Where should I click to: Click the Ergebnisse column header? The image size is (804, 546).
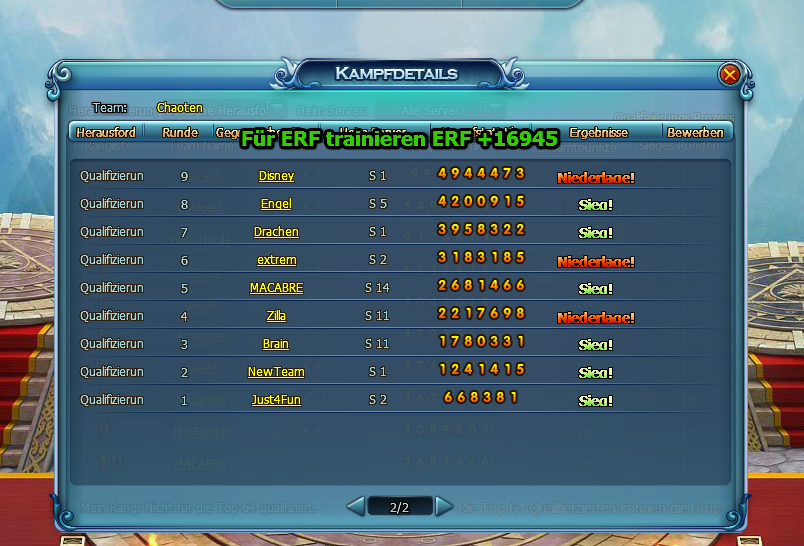pyautogui.click(x=598, y=132)
